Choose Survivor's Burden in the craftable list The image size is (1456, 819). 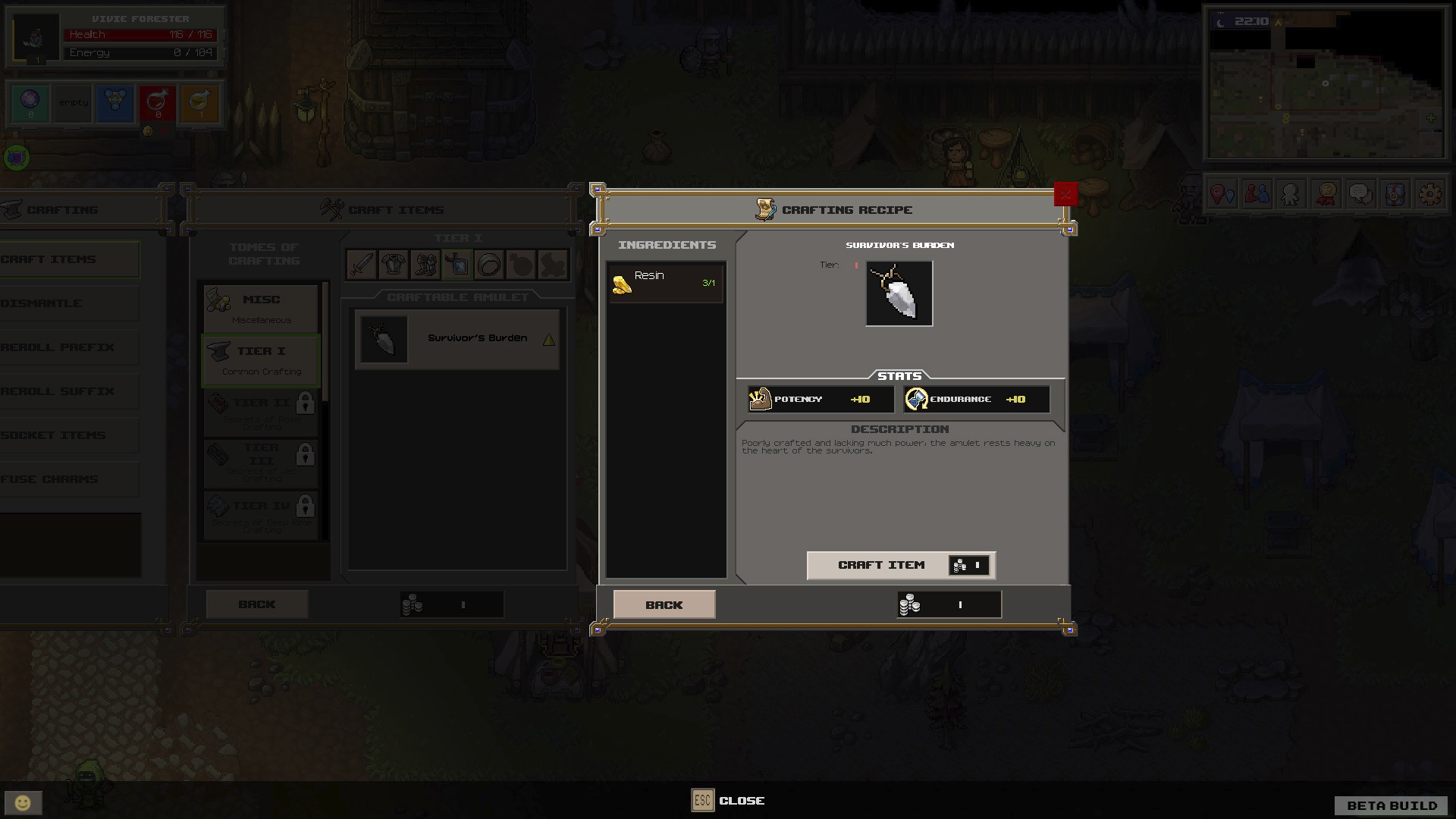[x=457, y=339]
